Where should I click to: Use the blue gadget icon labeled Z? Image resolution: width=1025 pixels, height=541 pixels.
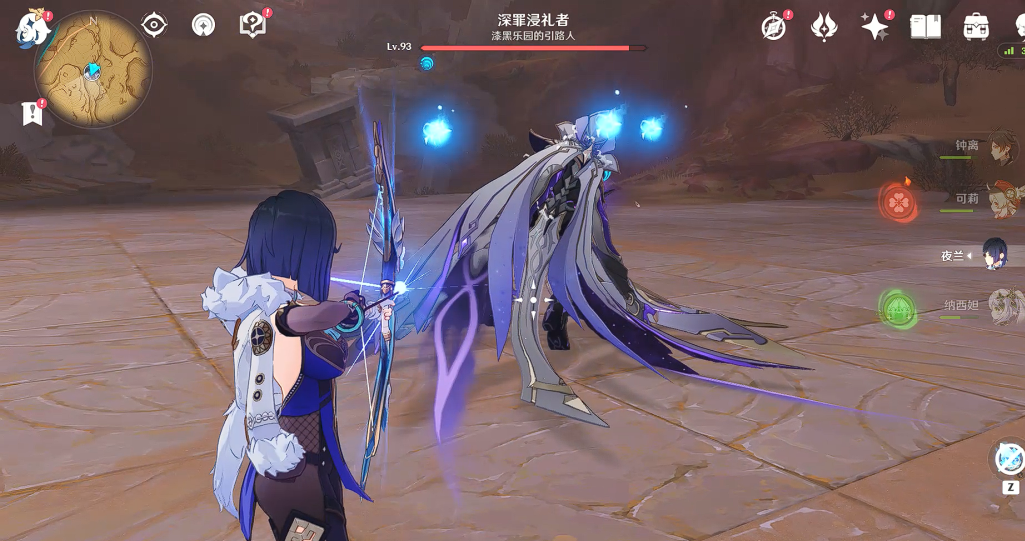[1011, 460]
